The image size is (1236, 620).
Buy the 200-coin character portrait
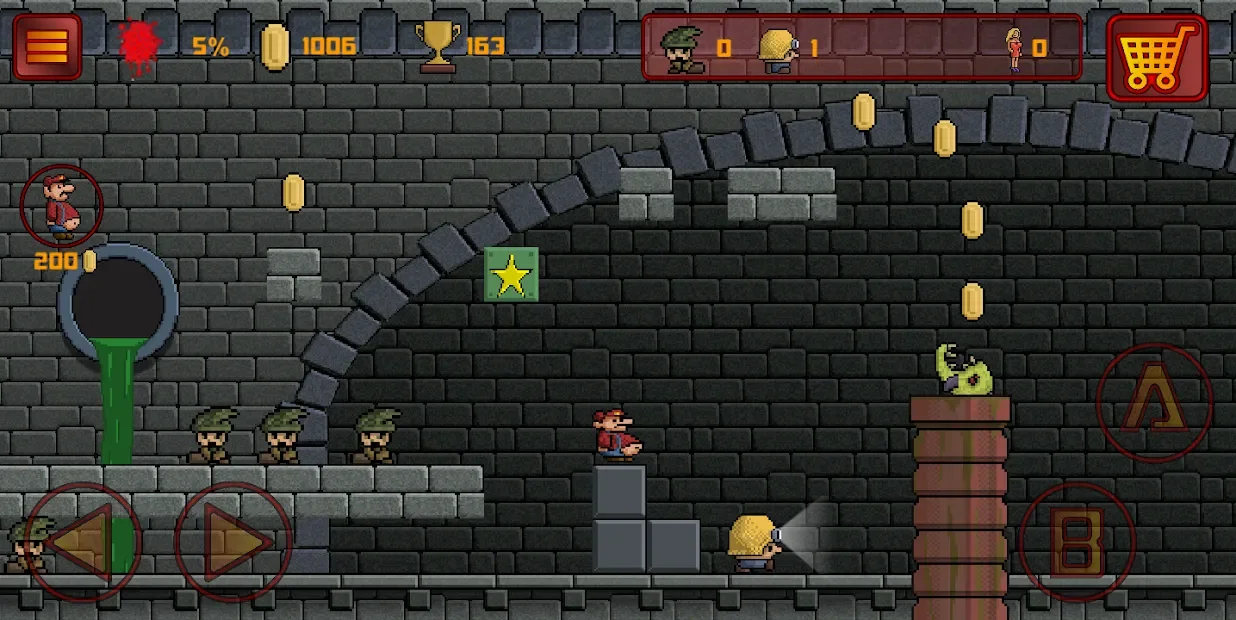62,207
